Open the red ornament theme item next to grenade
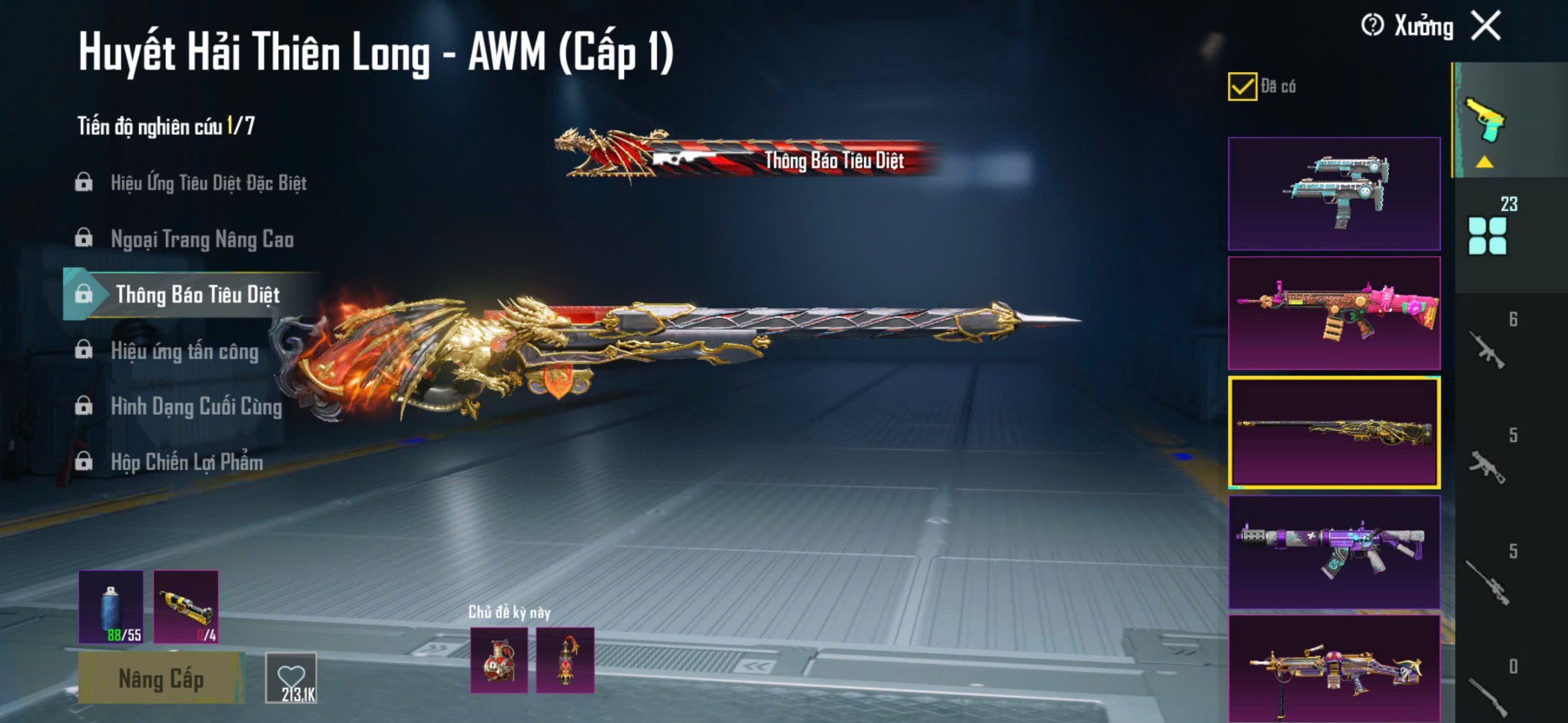The height and width of the screenshot is (723, 1568). pos(565,660)
